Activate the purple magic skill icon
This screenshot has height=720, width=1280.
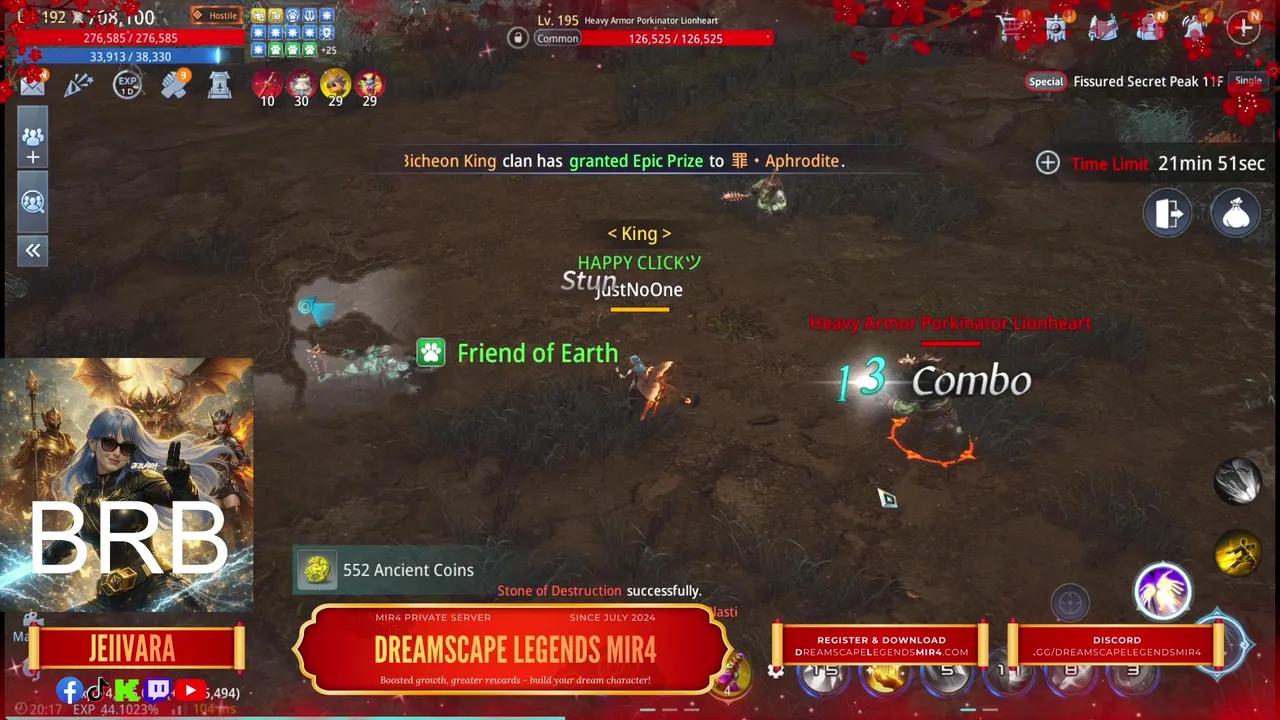1163,592
